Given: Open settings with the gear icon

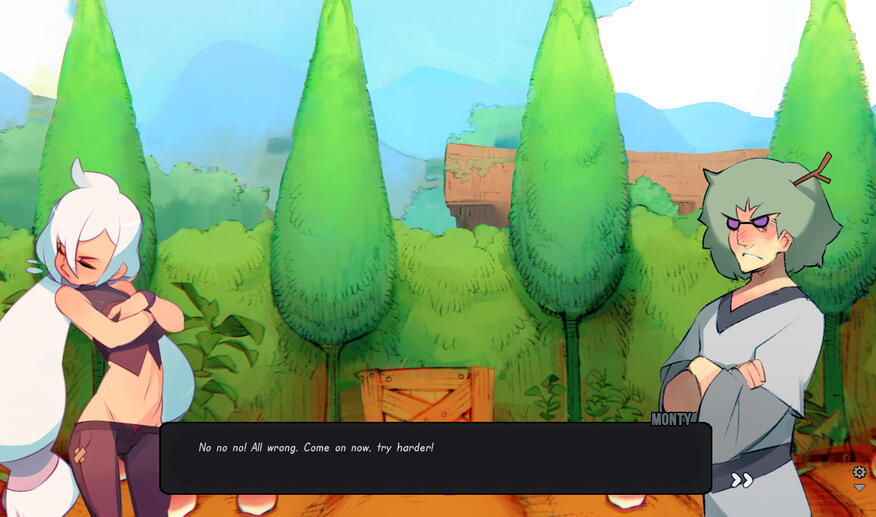Looking at the screenshot, I should coord(859,472).
